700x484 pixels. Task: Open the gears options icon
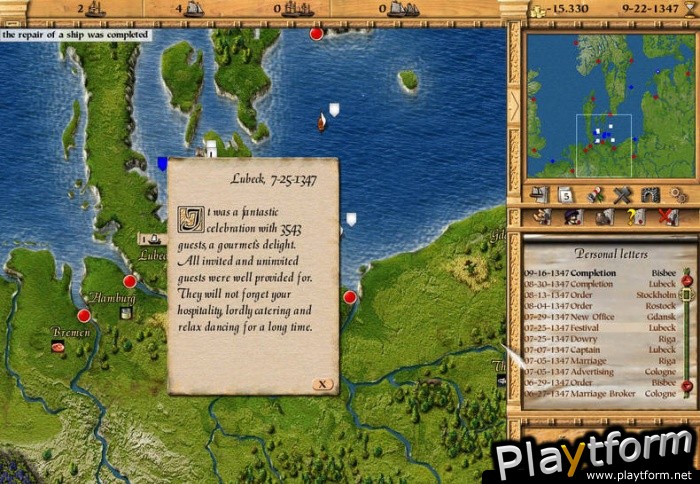click(677, 194)
